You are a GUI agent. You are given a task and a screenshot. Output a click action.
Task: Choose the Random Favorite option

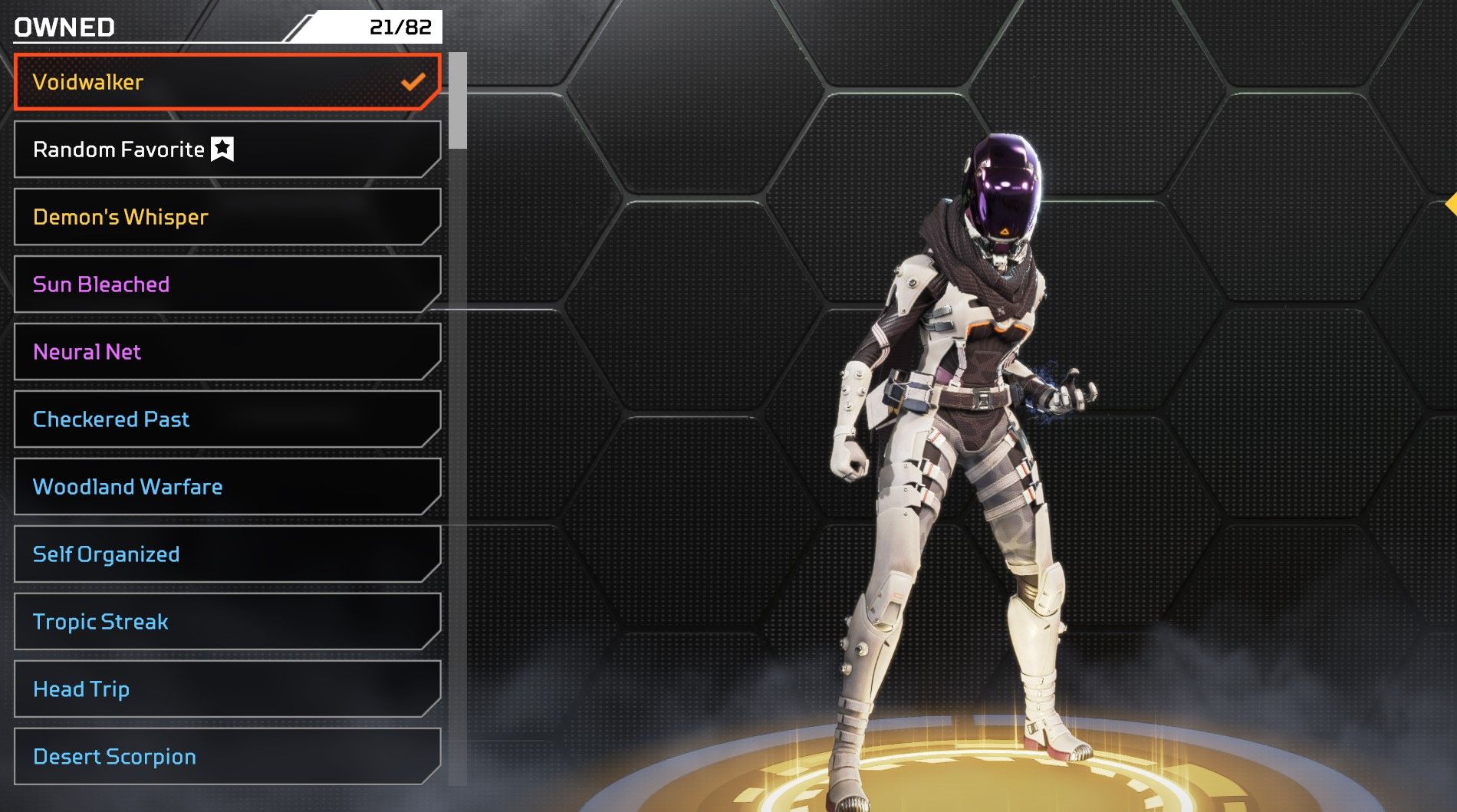[227, 150]
